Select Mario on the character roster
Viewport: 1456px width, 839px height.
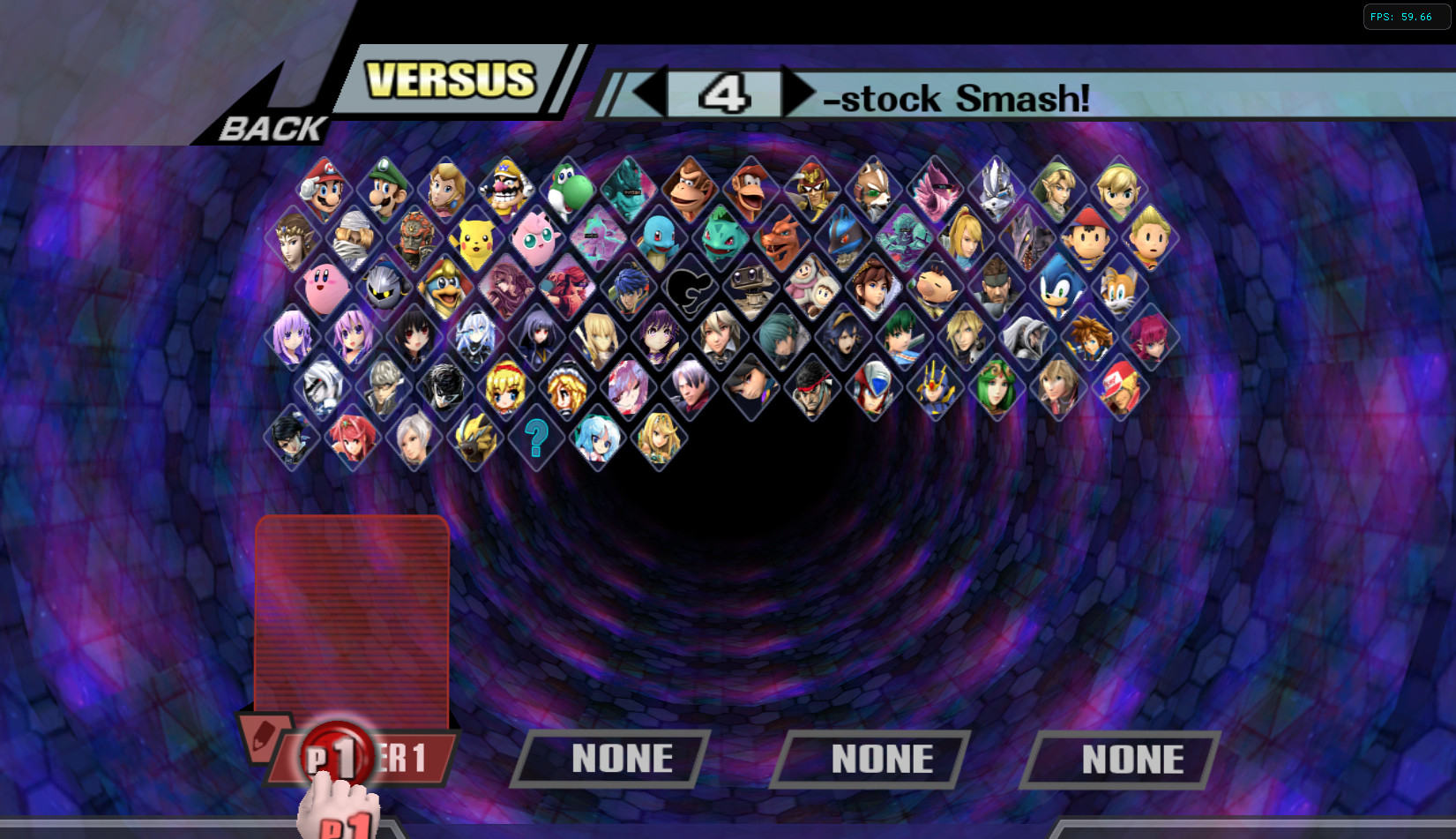pyautogui.click(x=323, y=187)
